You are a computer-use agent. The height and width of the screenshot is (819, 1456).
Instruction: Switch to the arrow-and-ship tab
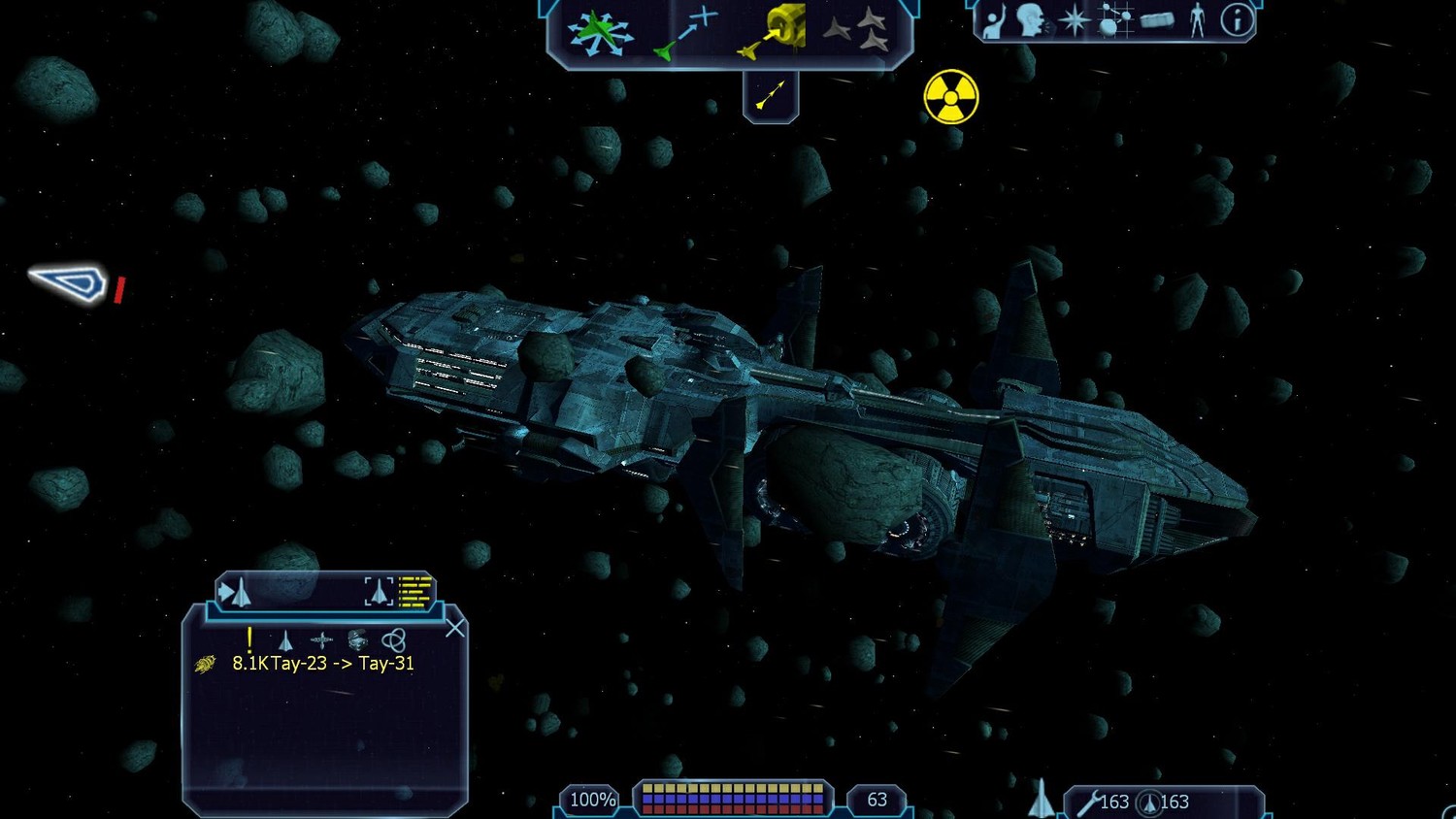tap(236, 592)
